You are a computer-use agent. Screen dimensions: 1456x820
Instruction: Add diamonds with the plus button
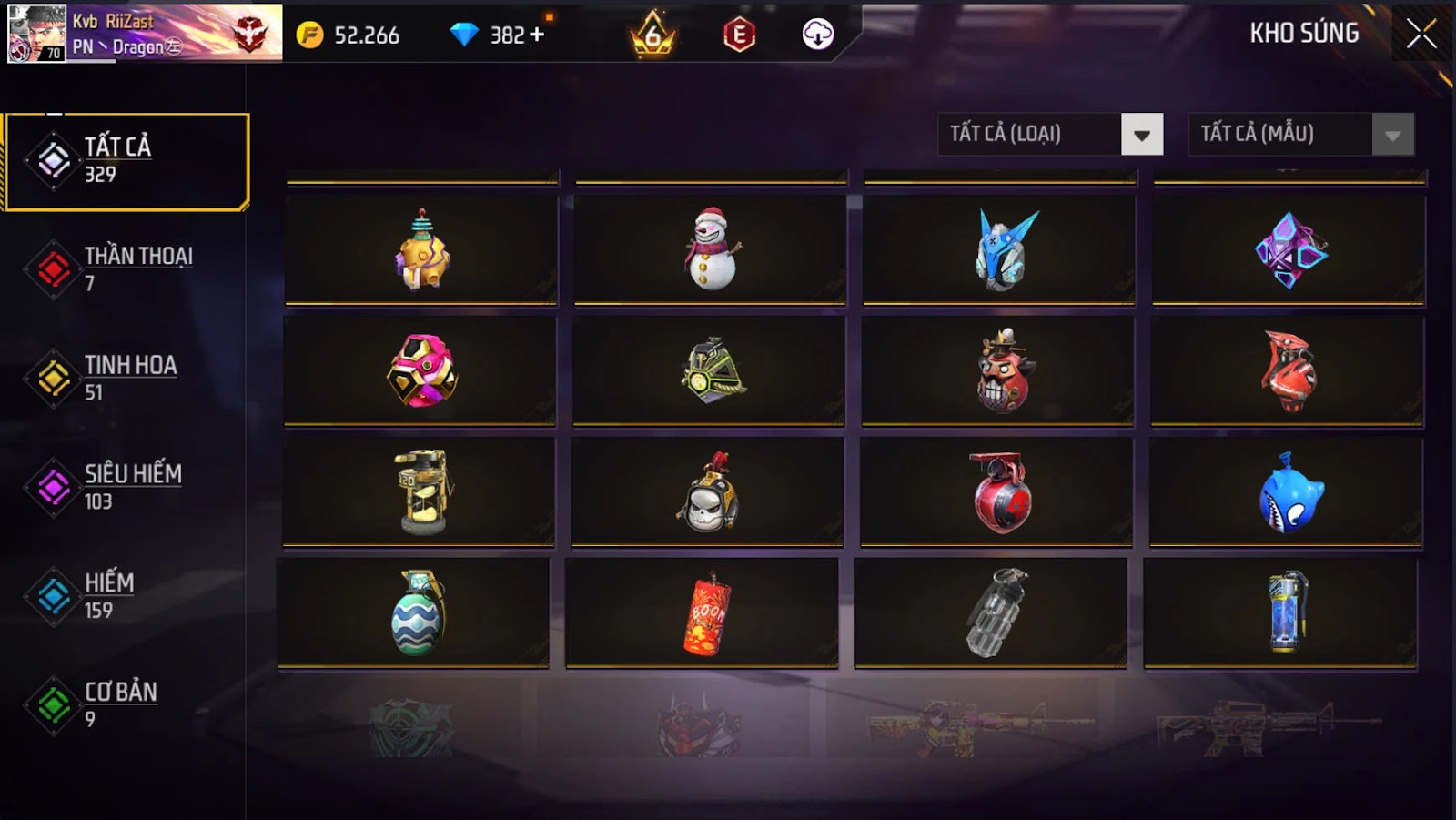(x=537, y=35)
